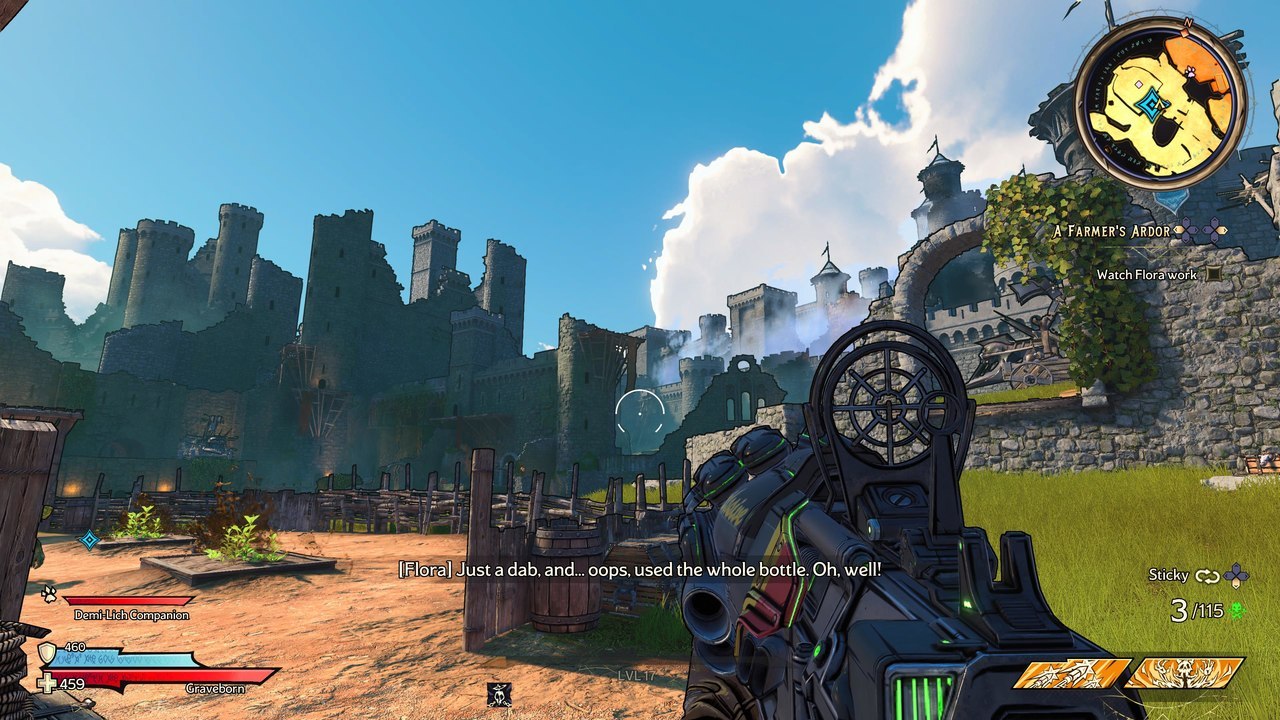
Task: Activate the flaming skull action skill icon
Action: [x=1184, y=674]
